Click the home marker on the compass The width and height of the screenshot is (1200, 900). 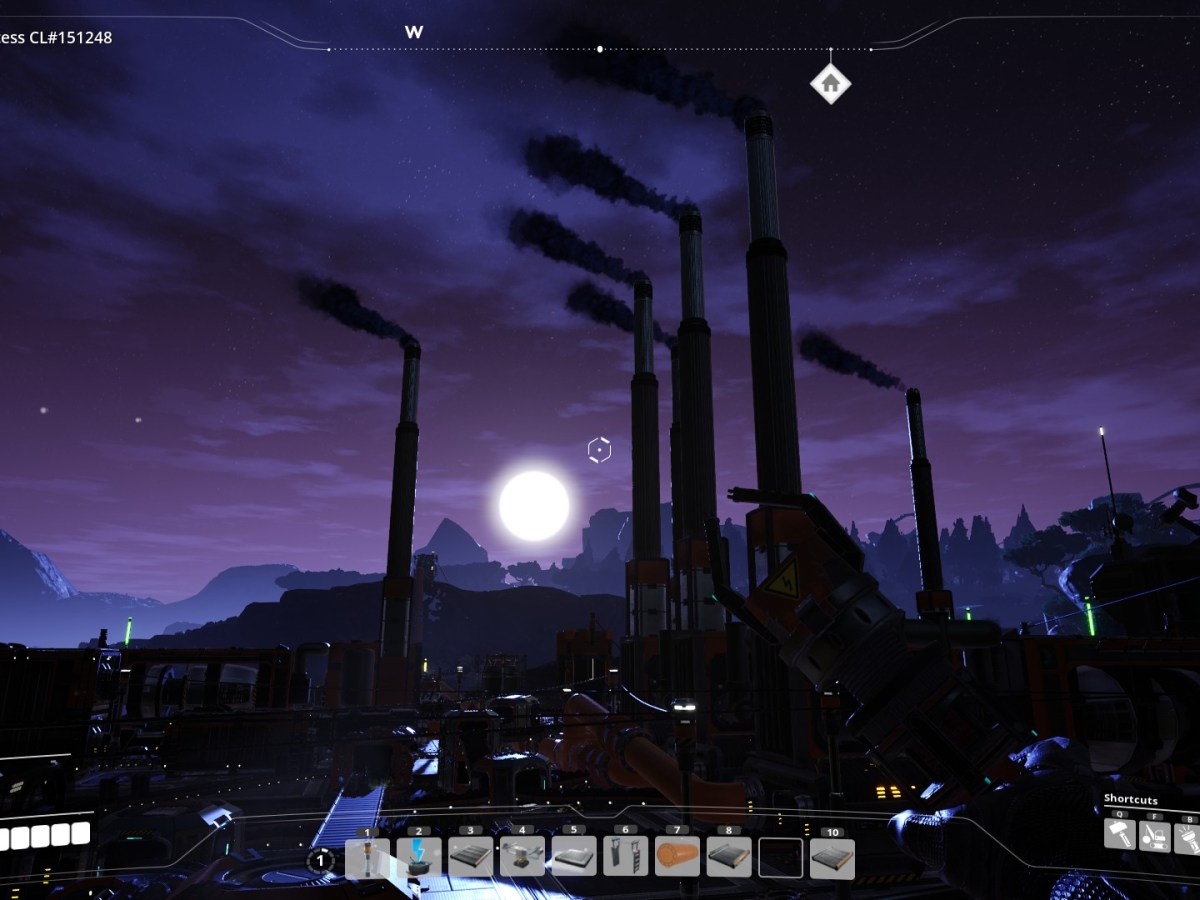pos(830,84)
